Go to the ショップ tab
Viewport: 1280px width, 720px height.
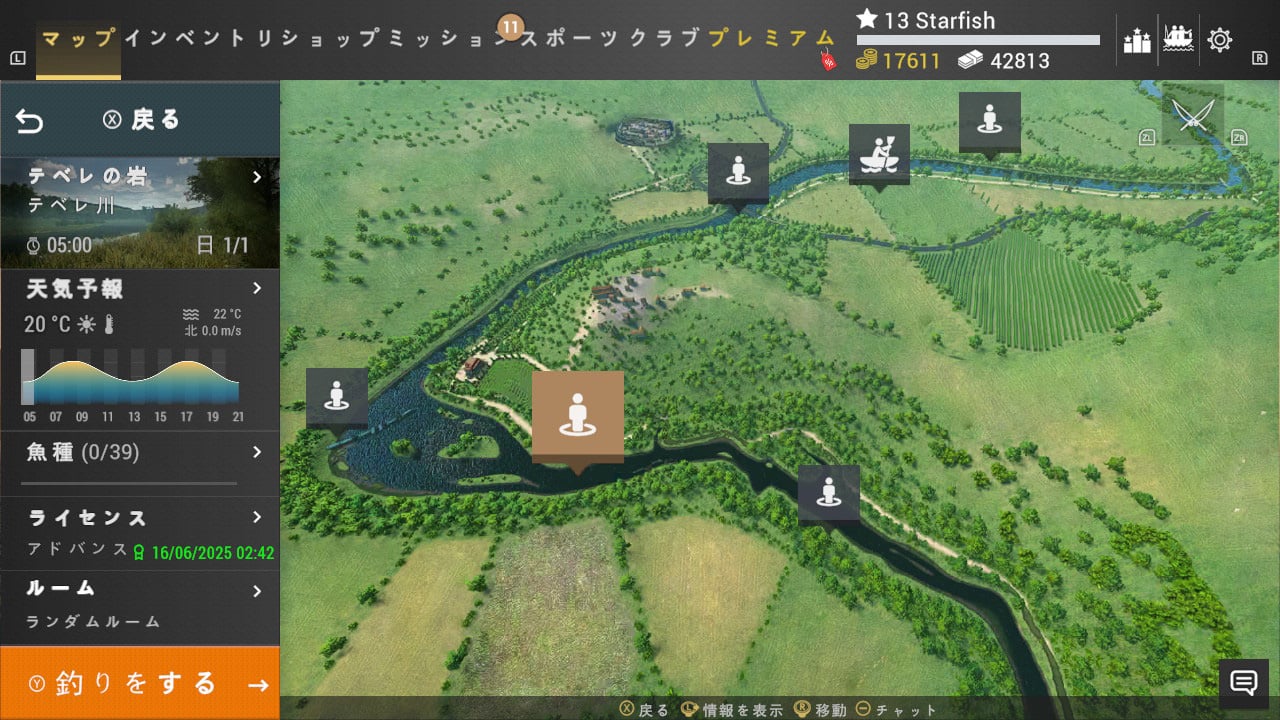tap(330, 39)
